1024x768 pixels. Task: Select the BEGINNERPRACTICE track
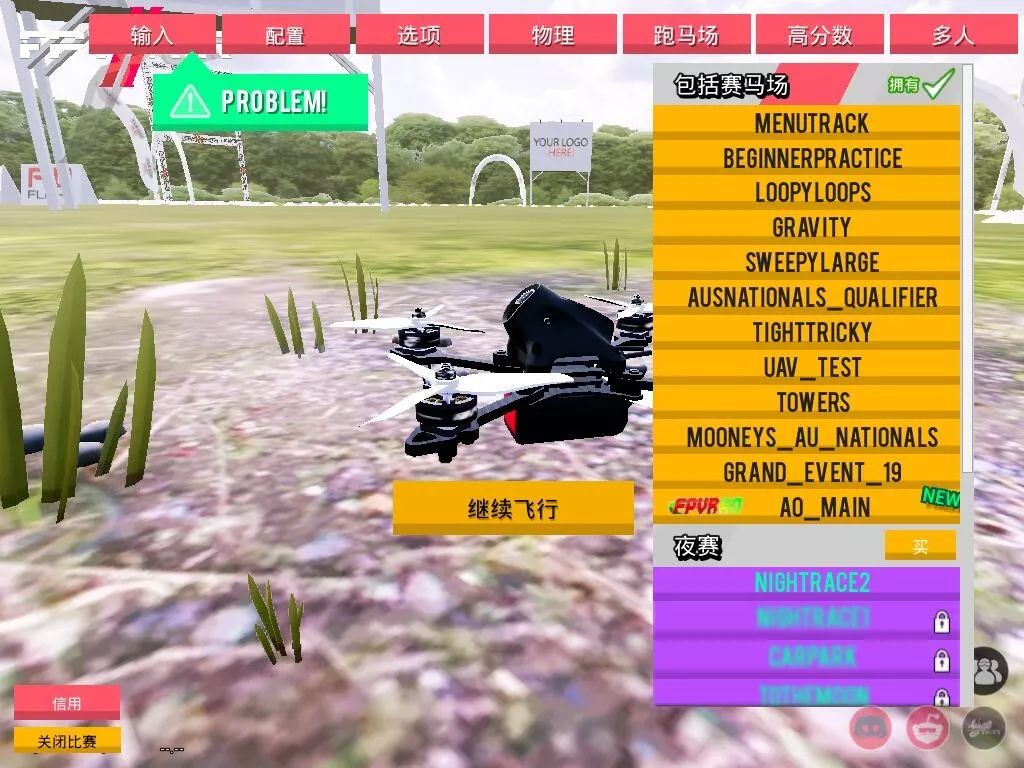(x=811, y=158)
